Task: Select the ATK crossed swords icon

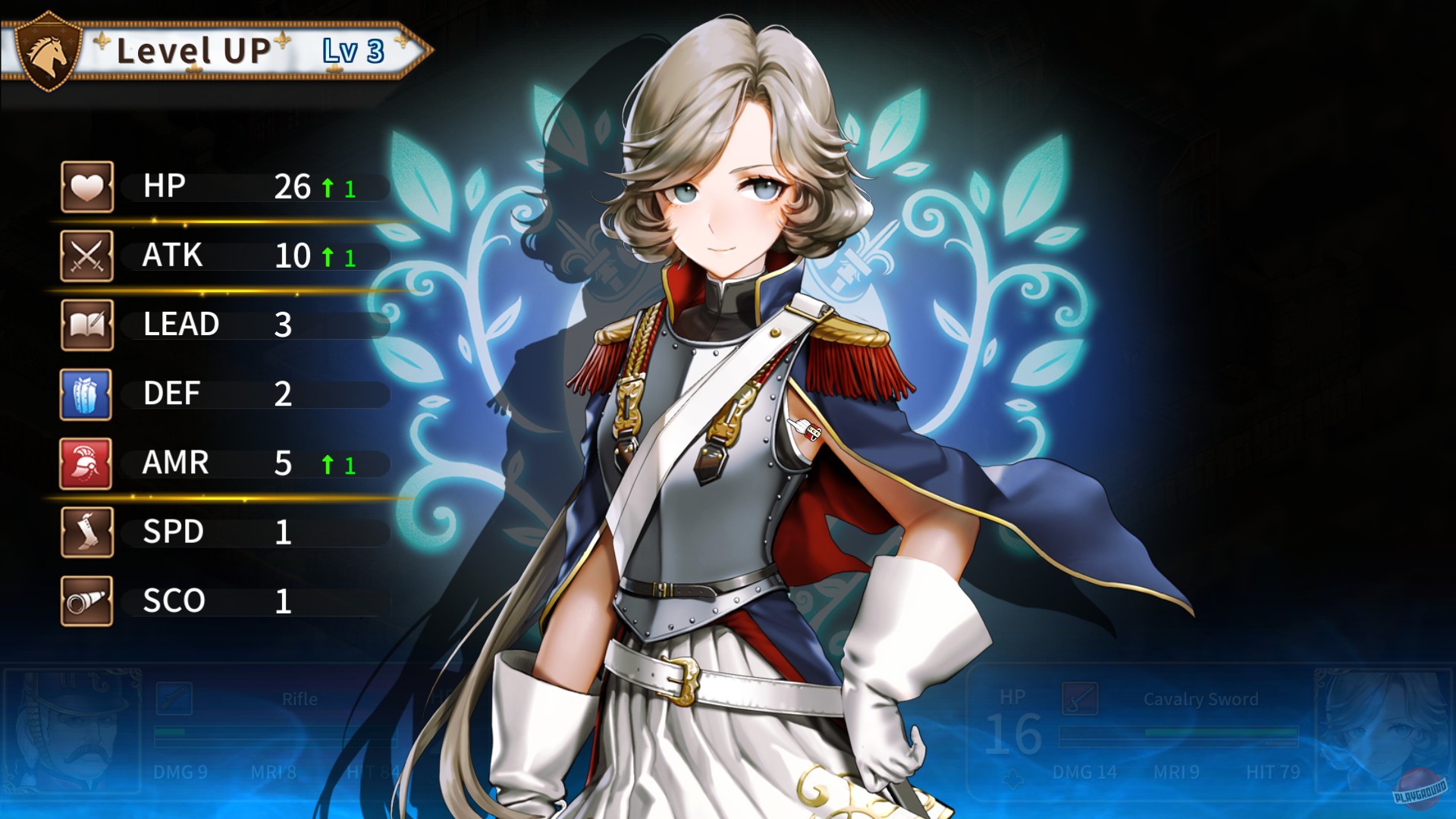Action: tap(86, 254)
